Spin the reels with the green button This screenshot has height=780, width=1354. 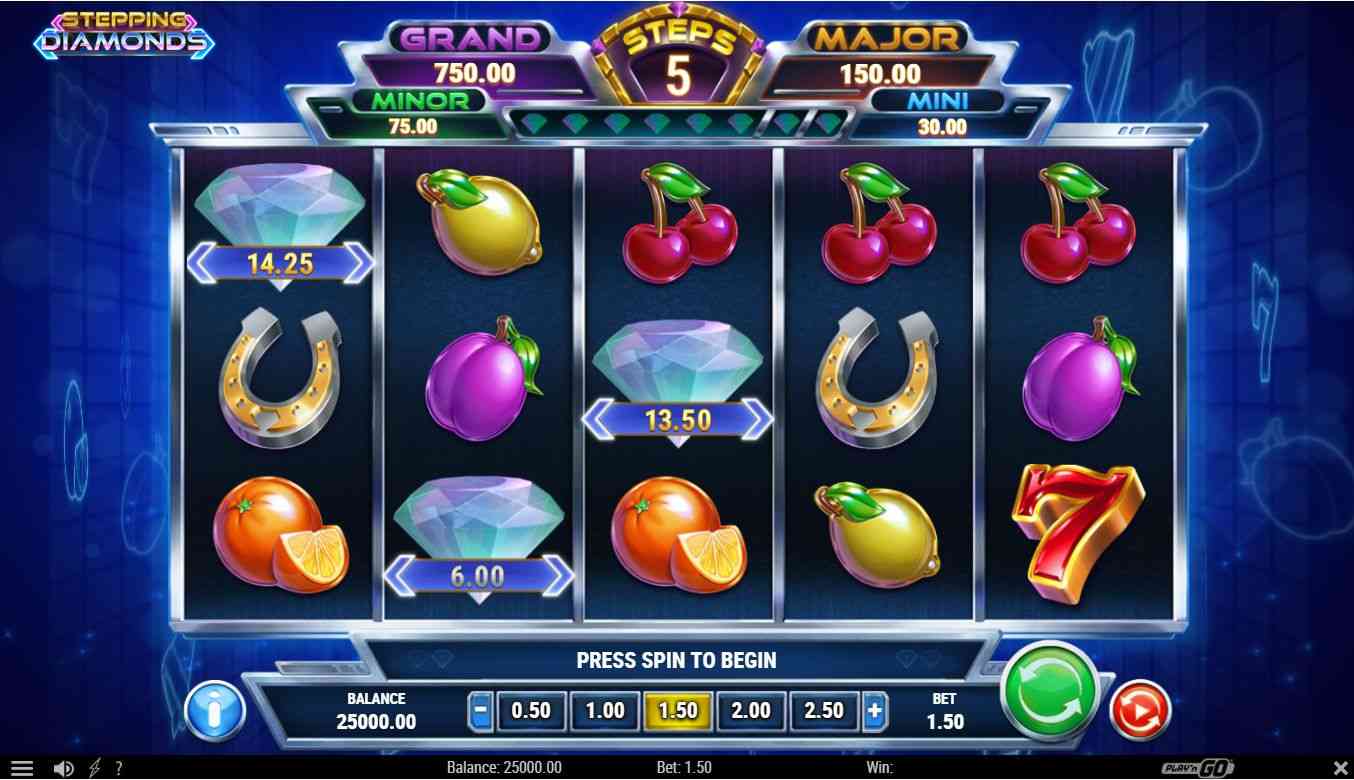coord(1049,692)
